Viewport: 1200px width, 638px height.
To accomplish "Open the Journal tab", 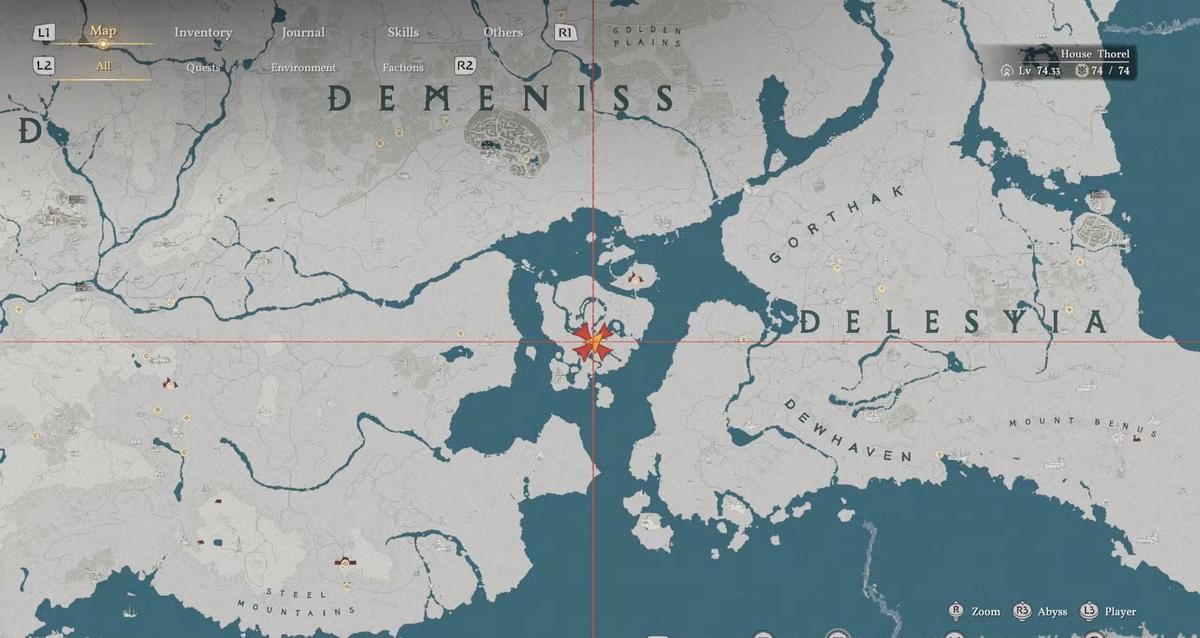I will pos(303,32).
